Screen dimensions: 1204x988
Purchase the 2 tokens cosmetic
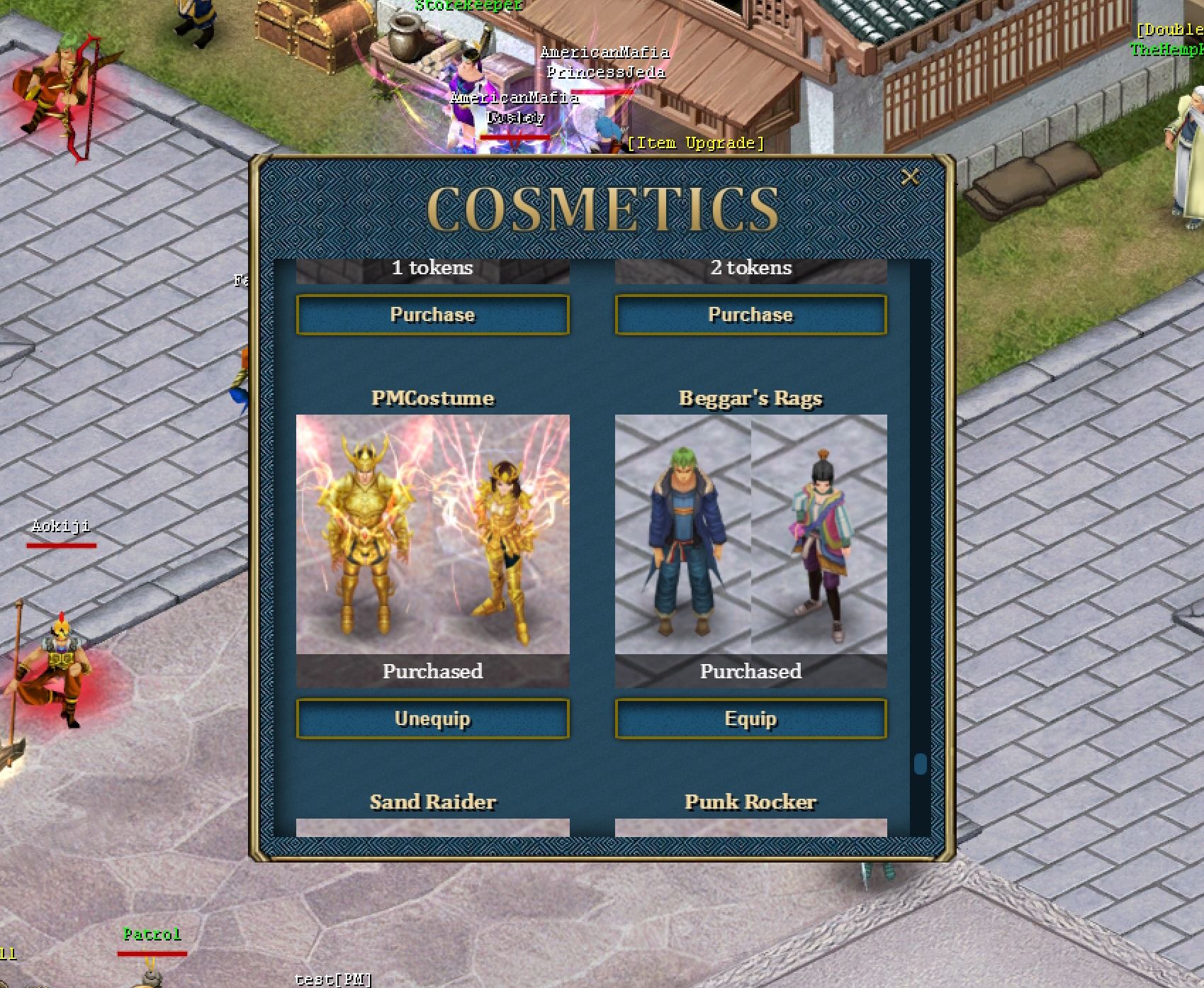click(x=750, y=315)
